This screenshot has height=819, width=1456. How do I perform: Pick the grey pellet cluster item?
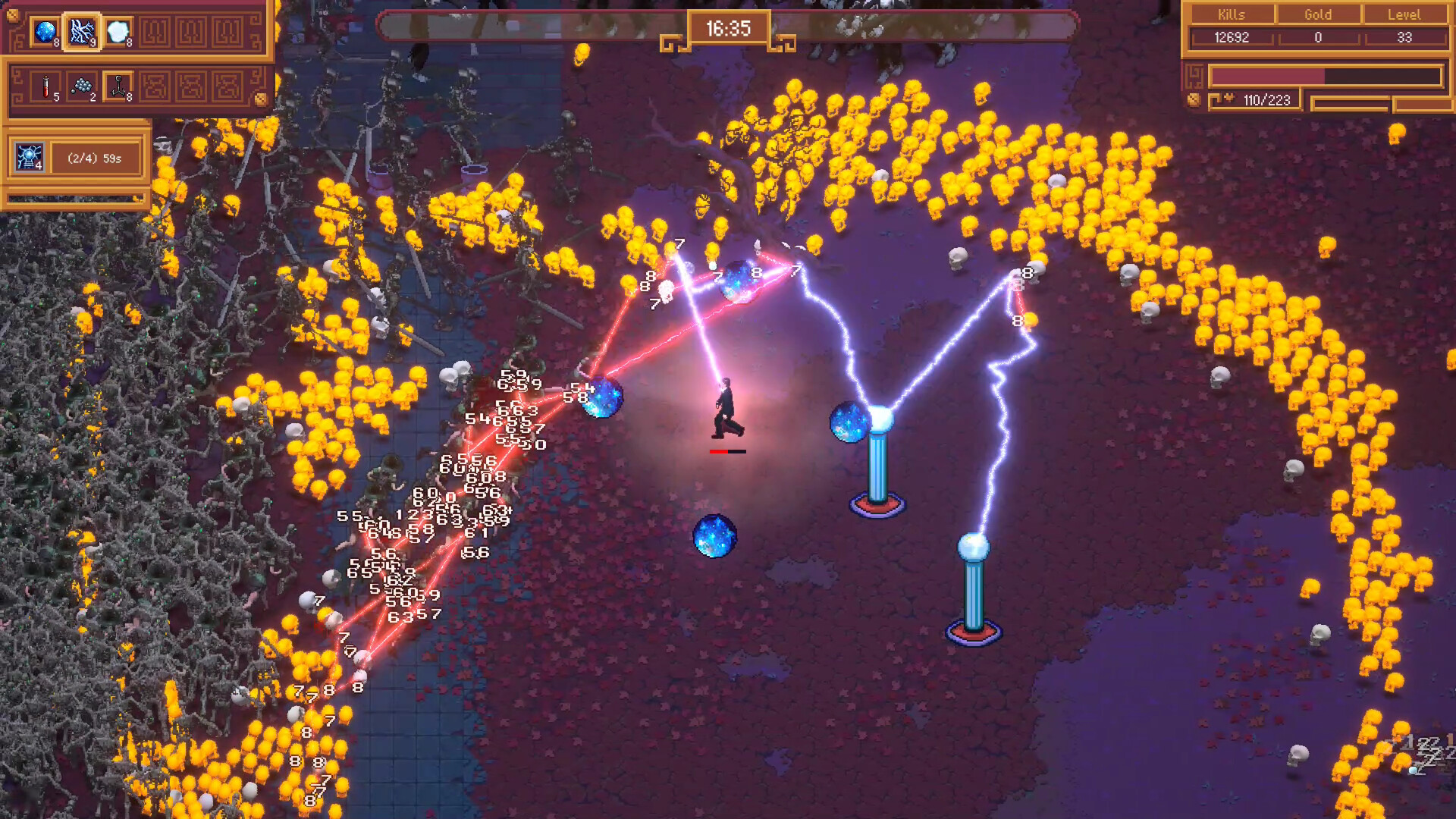point(82,86)
